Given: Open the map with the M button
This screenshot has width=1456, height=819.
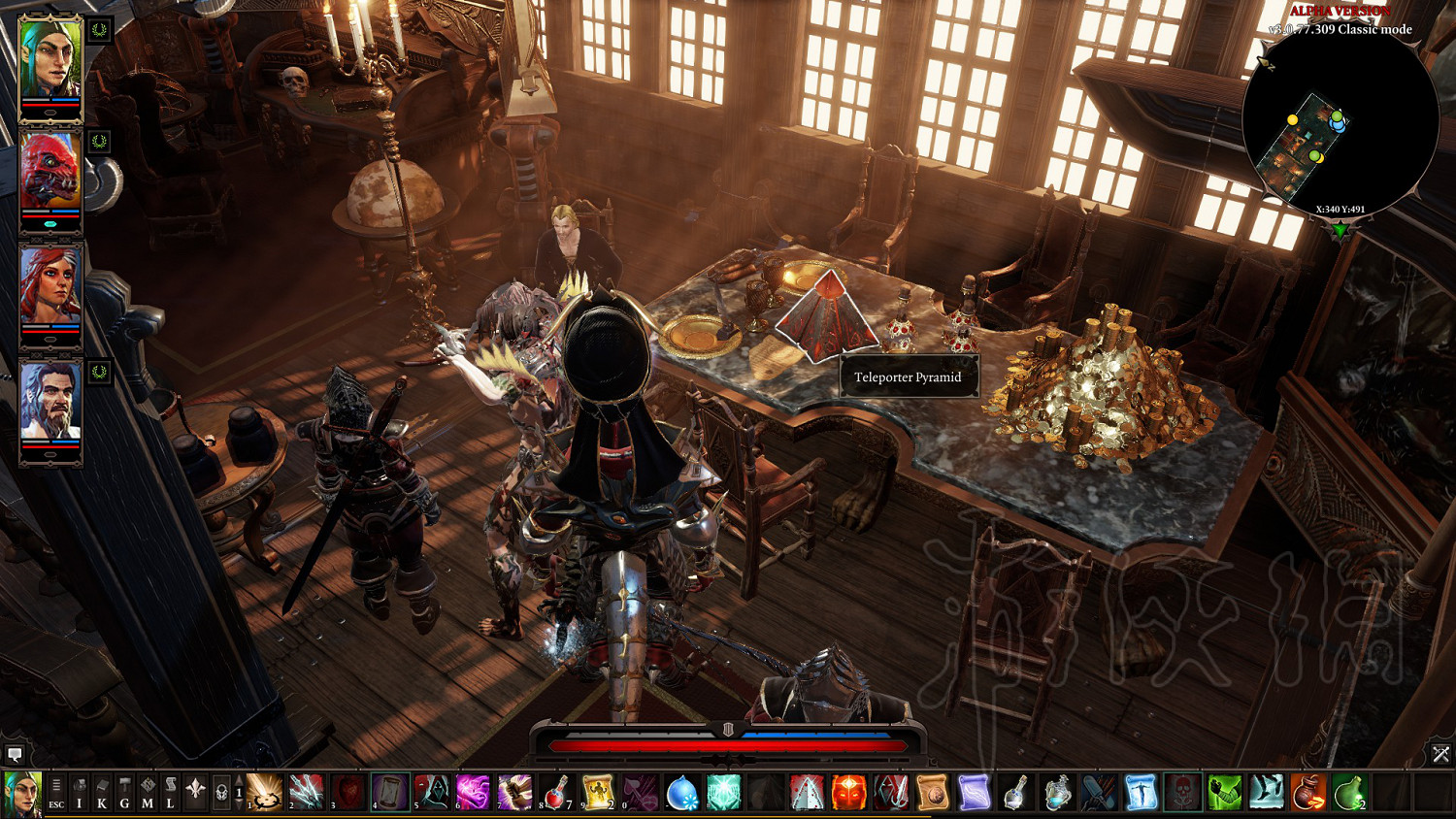Looking at the screenshot, I should [x=148, y=793].
